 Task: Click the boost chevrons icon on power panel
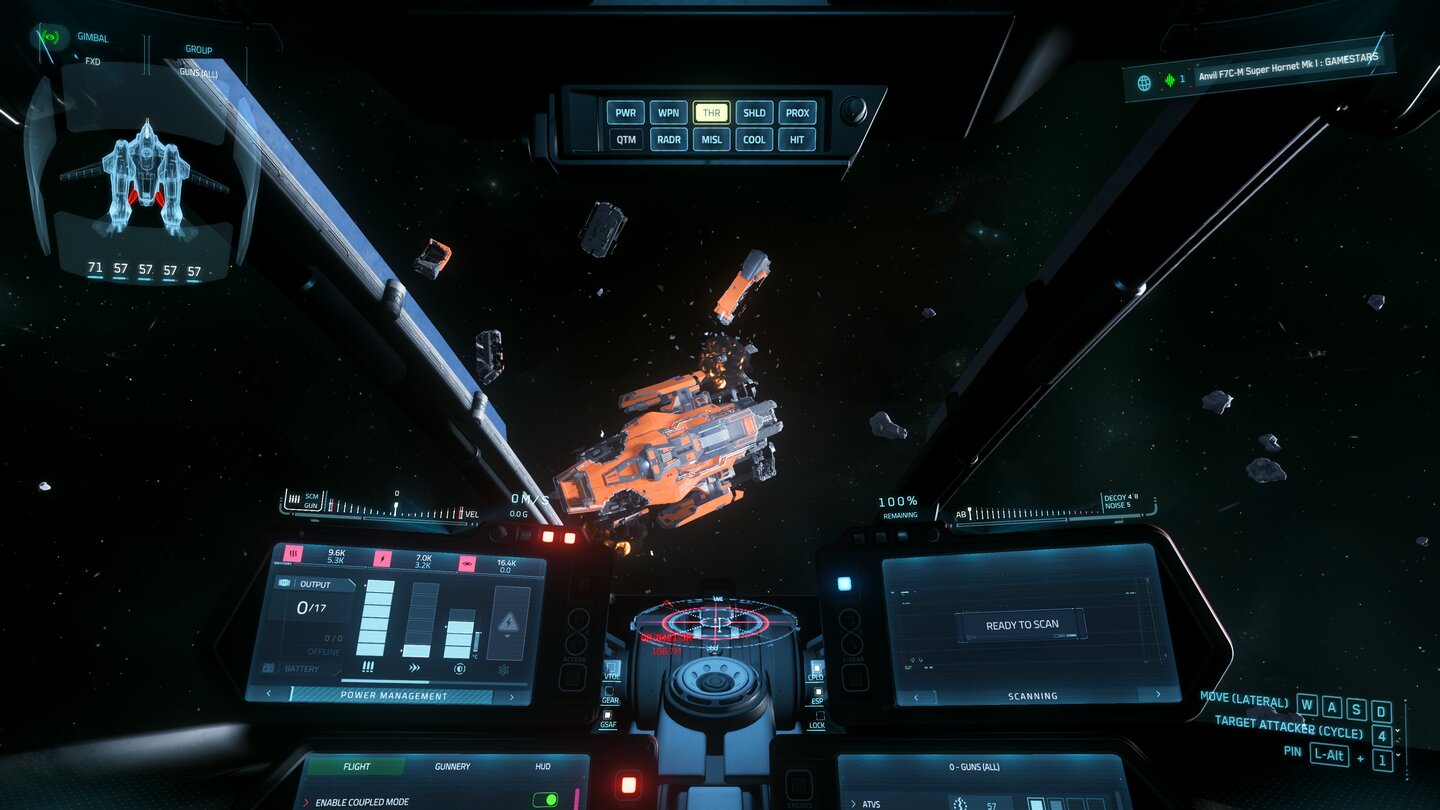click(x=415, y=667)
